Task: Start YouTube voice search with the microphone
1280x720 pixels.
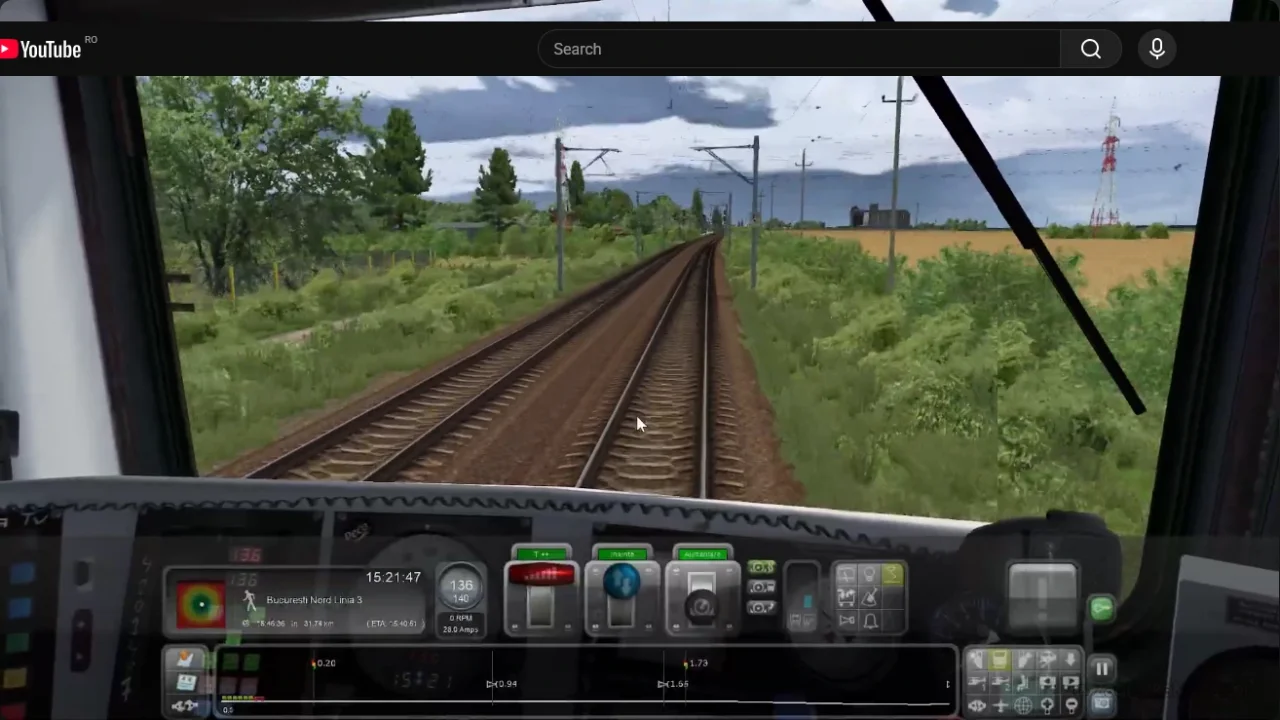Action: tap(1157, 49)
